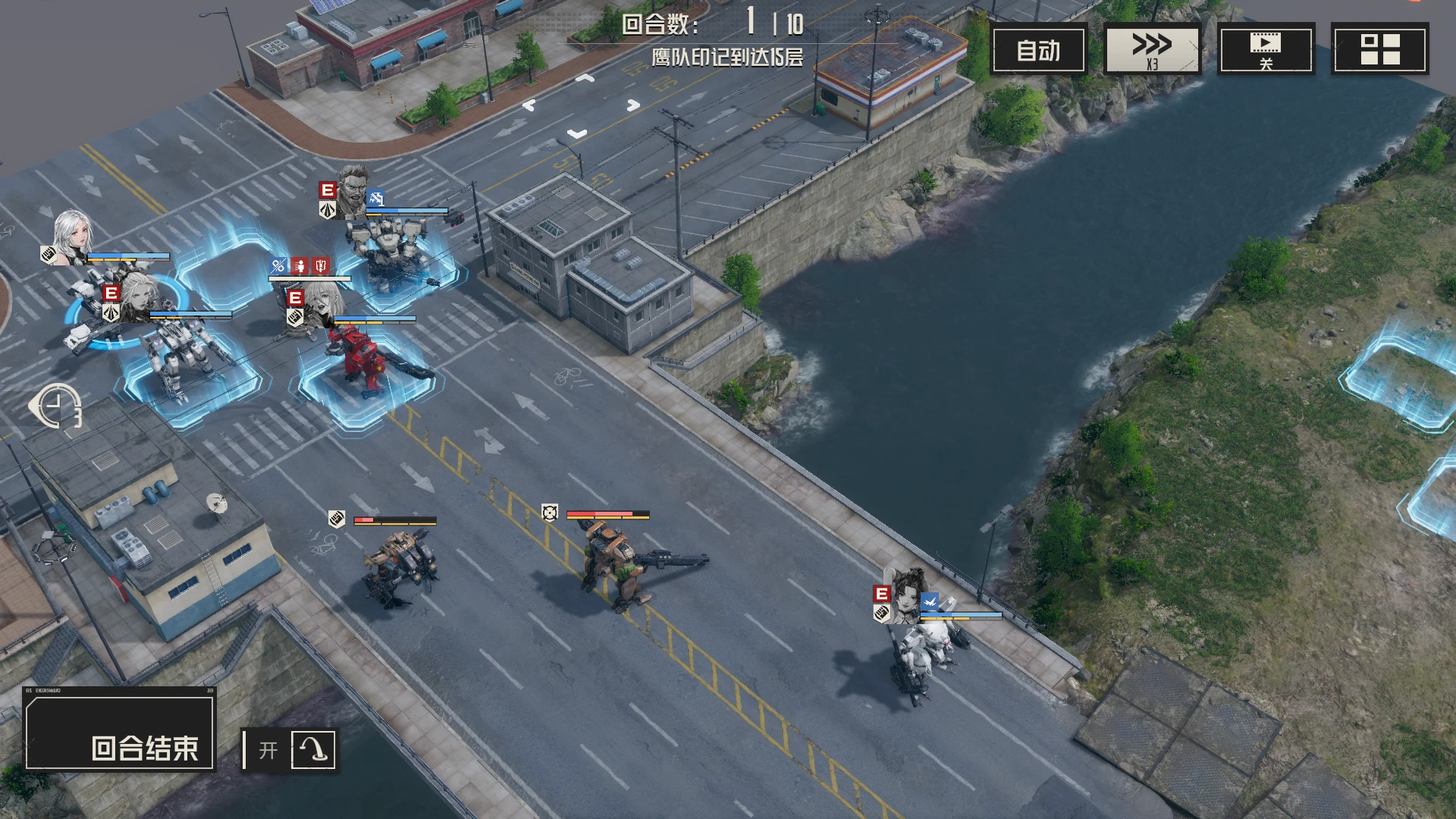Enable auto battle with 自动 button

tap(1038, 50)
